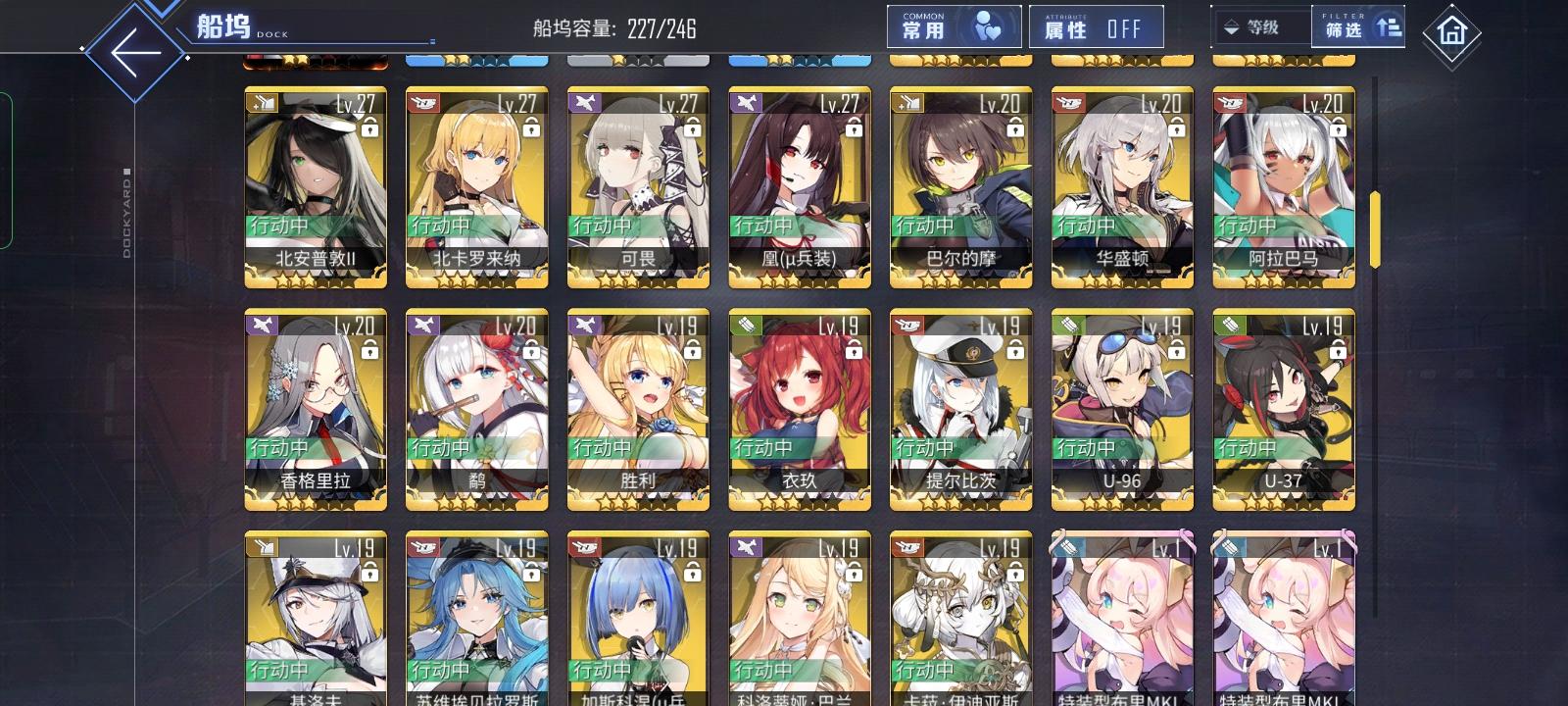Viewport: 1568px width, 706px height.
Task: Click the yellow scrollbar indicator on the right
Action: coord(1375,227)
